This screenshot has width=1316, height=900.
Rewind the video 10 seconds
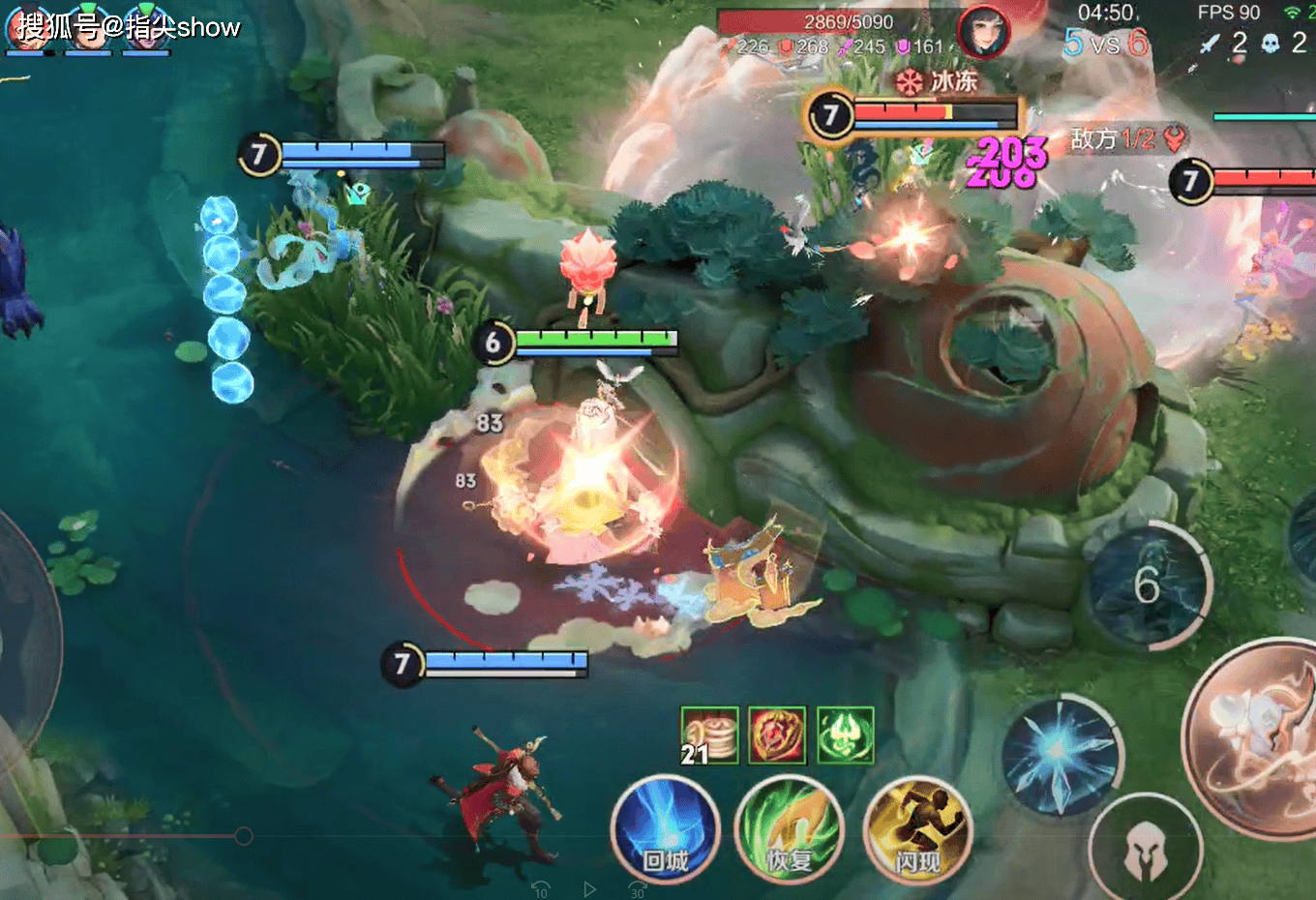pyautogui.click(x=541, y=889)
